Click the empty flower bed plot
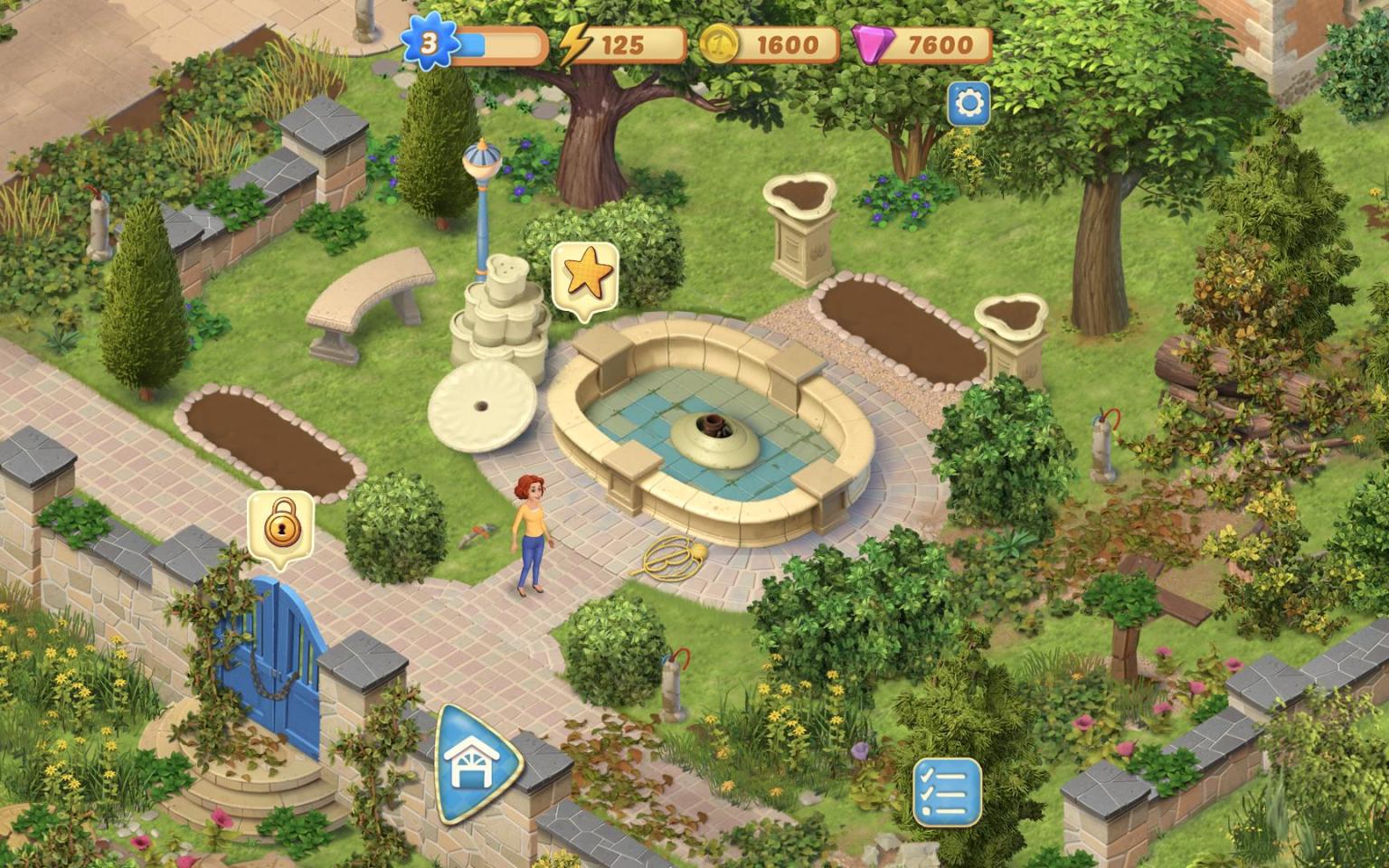1389x868 pixels. coord(267,434)
